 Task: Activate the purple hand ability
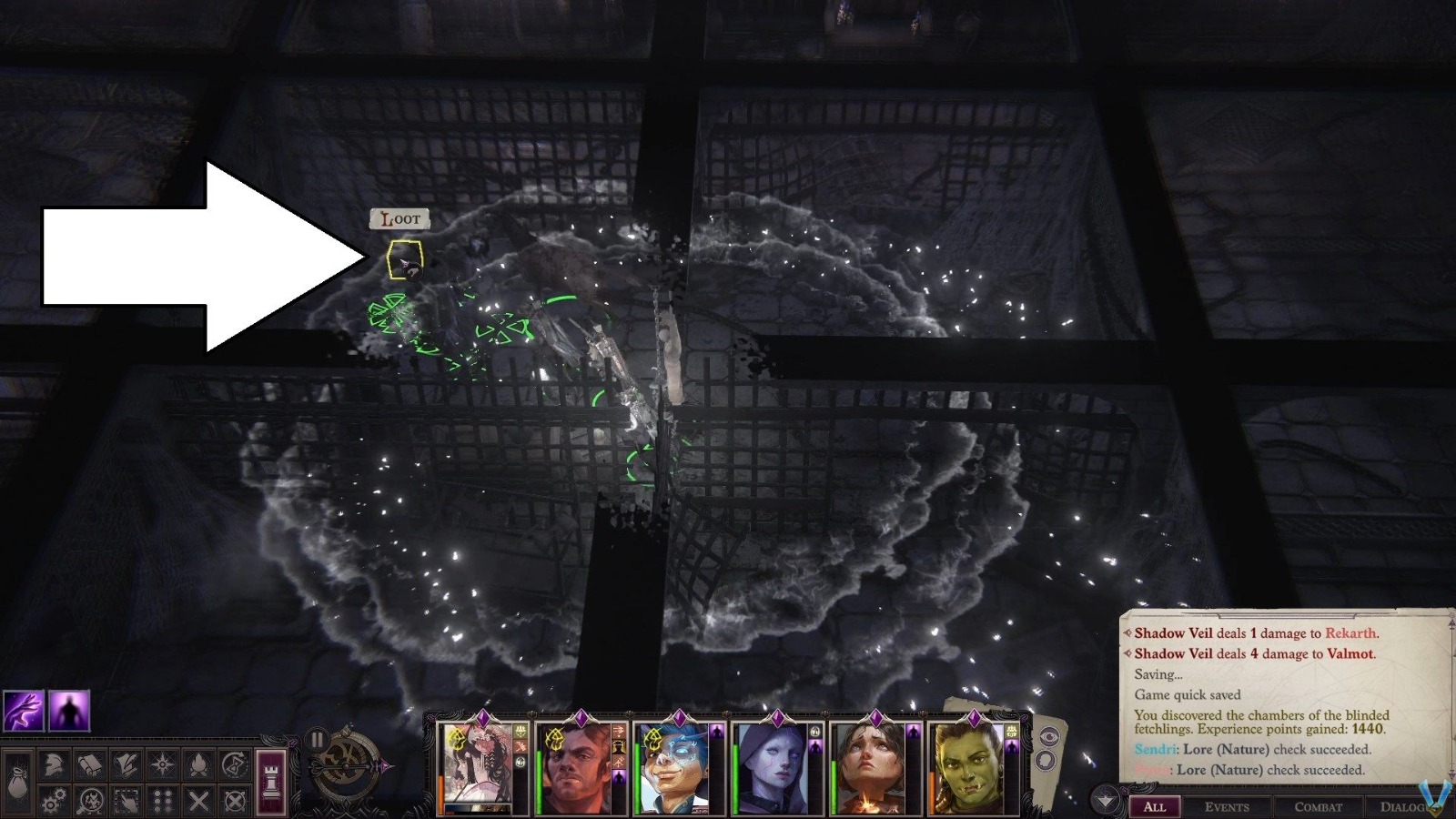click(23, 711)
